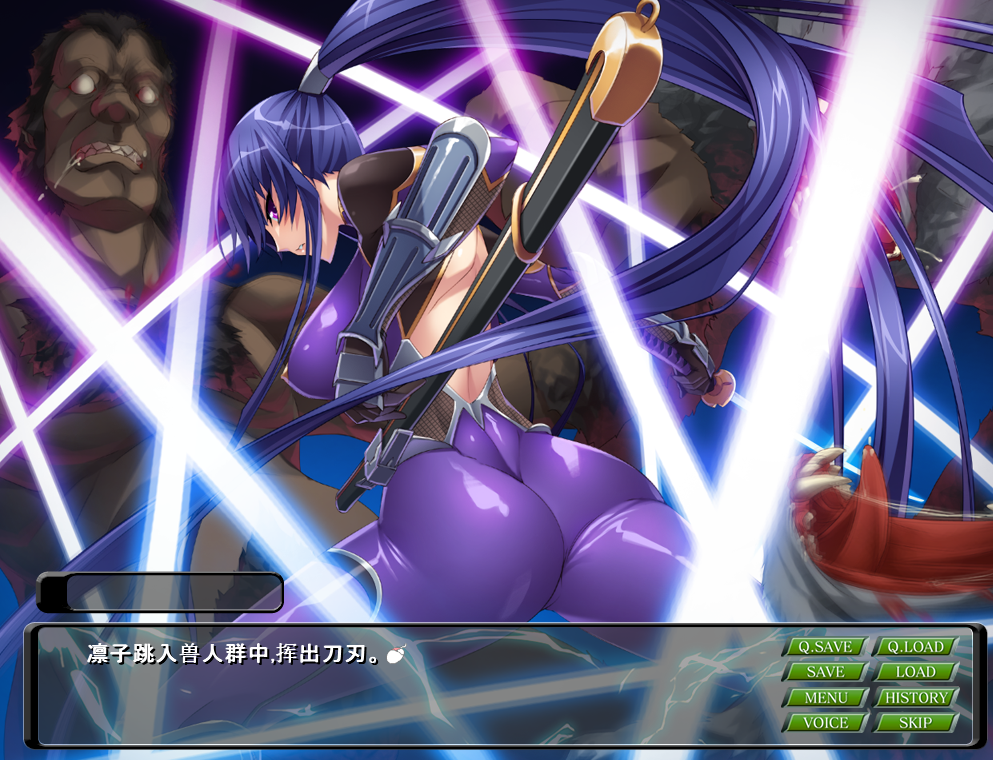Quick load with the Q.LOAD button
The height and width of the screenshot is (760, 993).
915,647
